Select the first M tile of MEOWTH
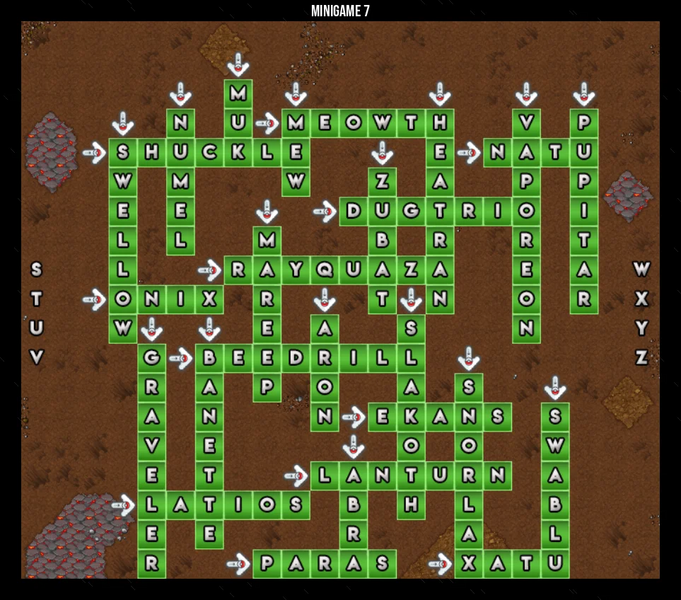 point(296,124)
